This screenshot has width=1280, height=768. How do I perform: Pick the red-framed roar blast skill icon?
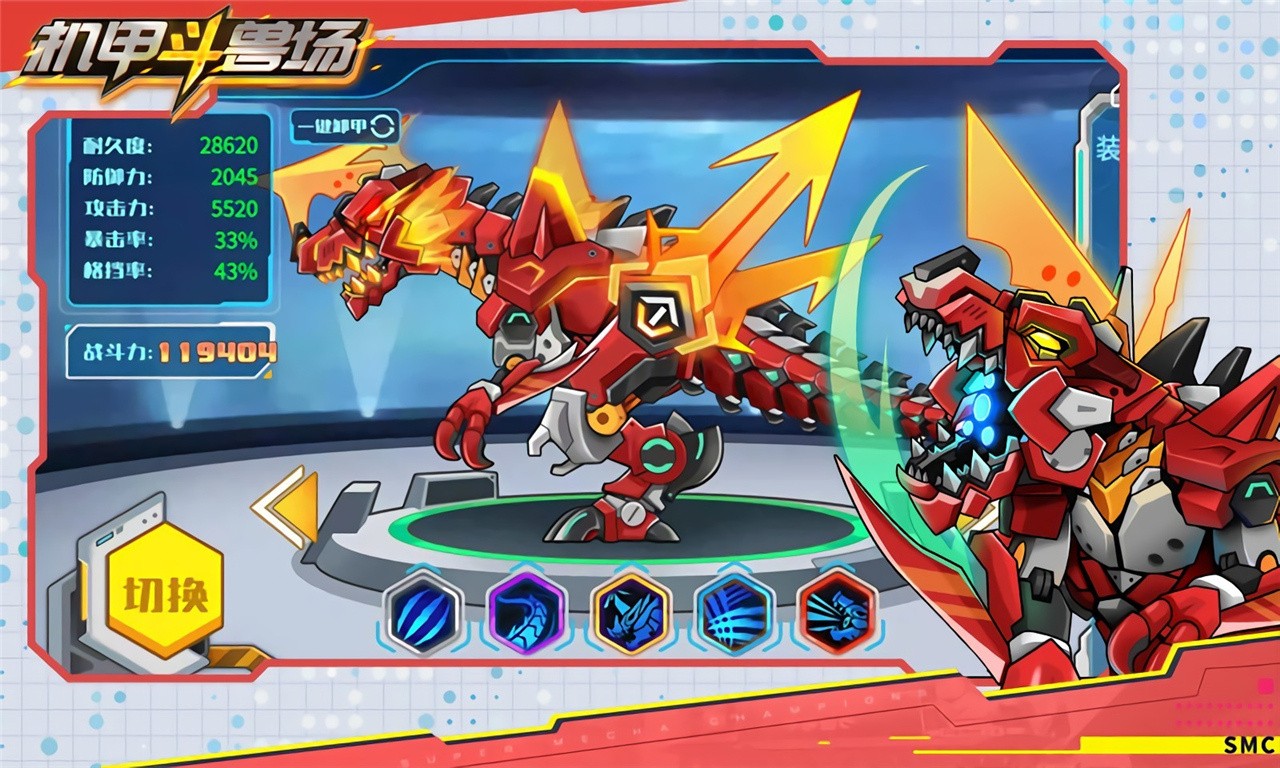pos(837,612)
